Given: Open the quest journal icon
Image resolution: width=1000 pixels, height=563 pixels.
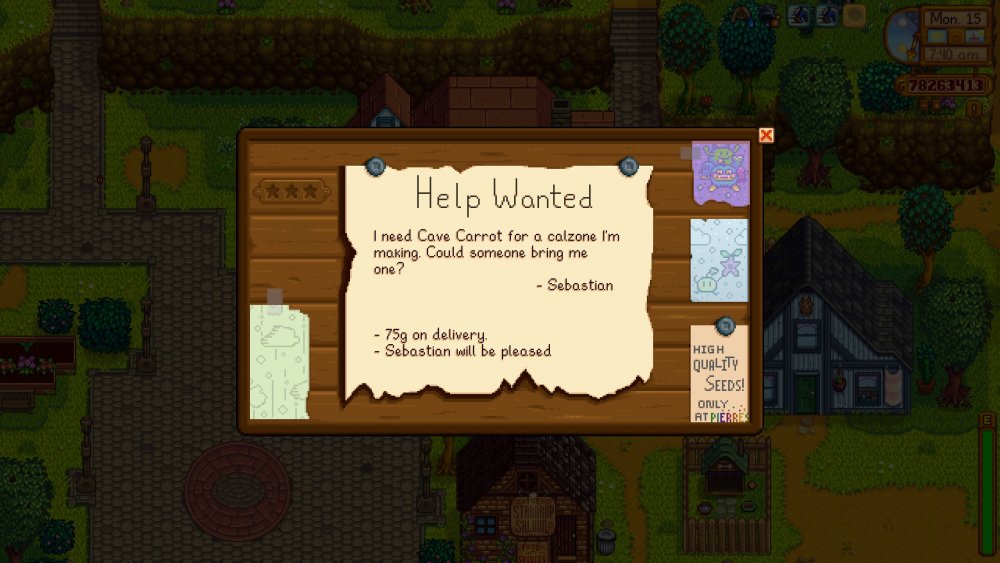Looking at the screenshot, I should click(973, 108).
